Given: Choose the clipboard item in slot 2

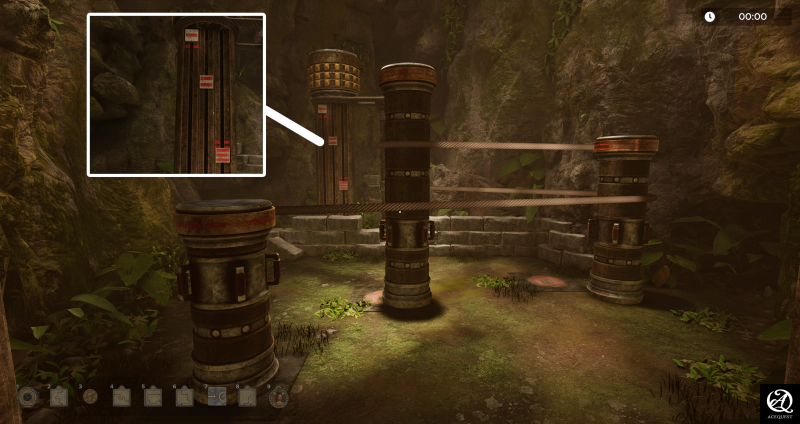Looking at the screenshot, I should pyautogui.click(x=58, y=397).
